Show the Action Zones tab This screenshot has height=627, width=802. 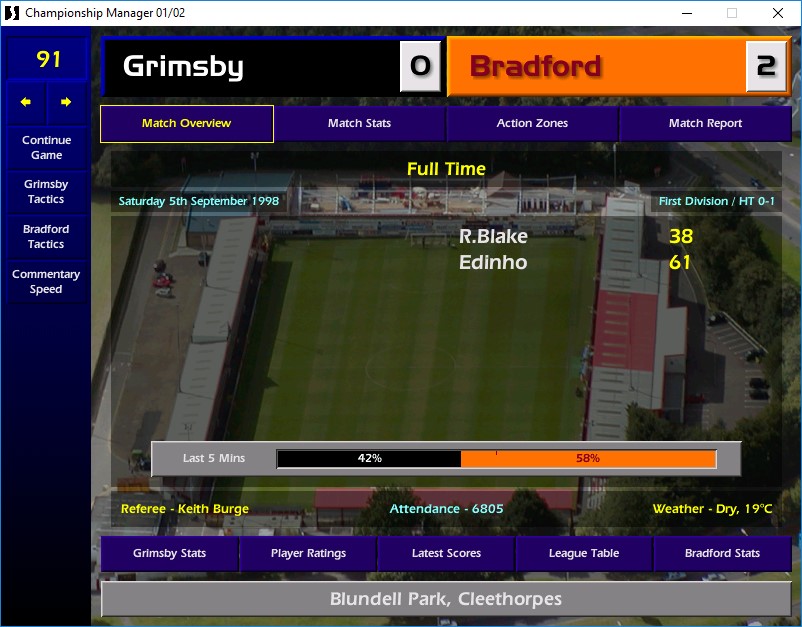[x=532, y=124]
